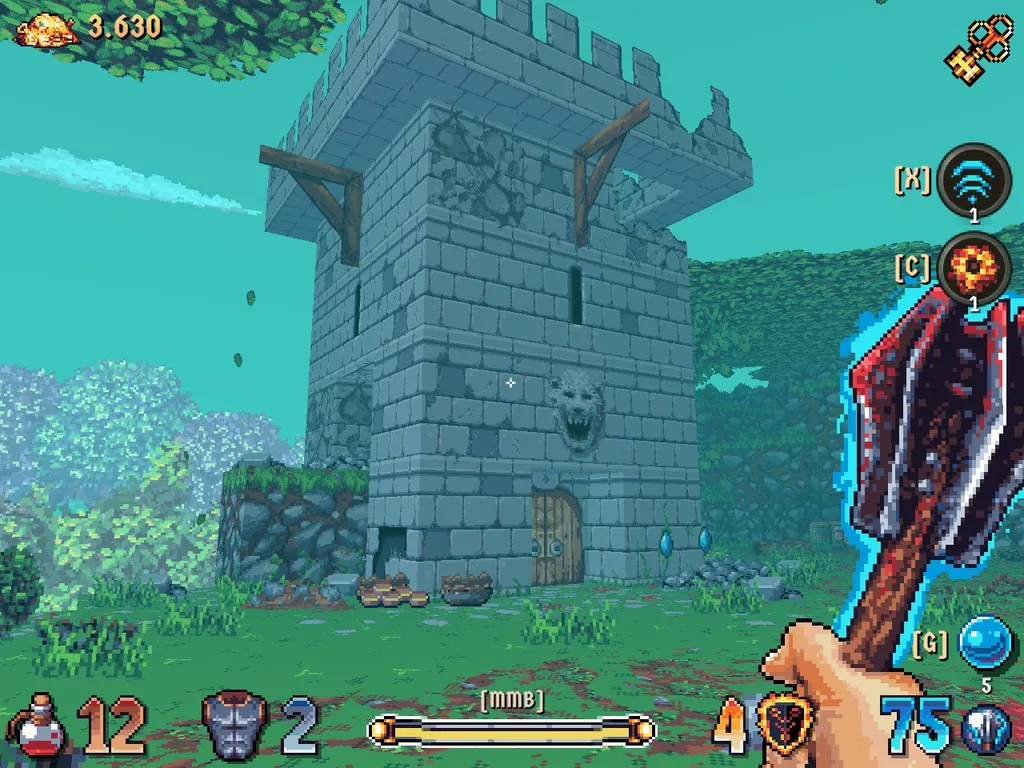This screenshot has height=768, width=1024.
Task: Select the orange key icon
Action: (x=979, y=45)
